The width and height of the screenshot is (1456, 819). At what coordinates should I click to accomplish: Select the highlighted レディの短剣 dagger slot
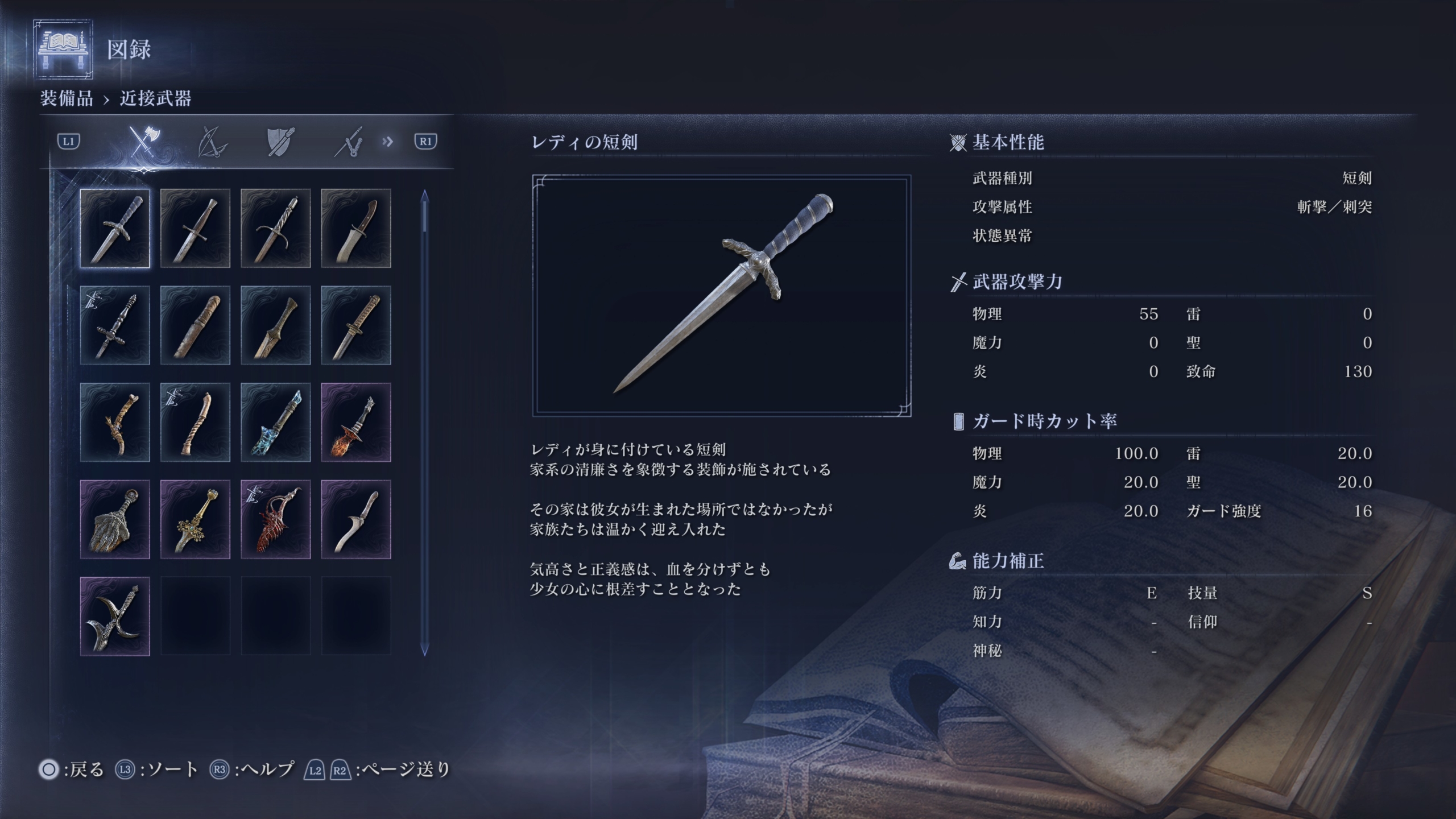(x=115, y=229)
